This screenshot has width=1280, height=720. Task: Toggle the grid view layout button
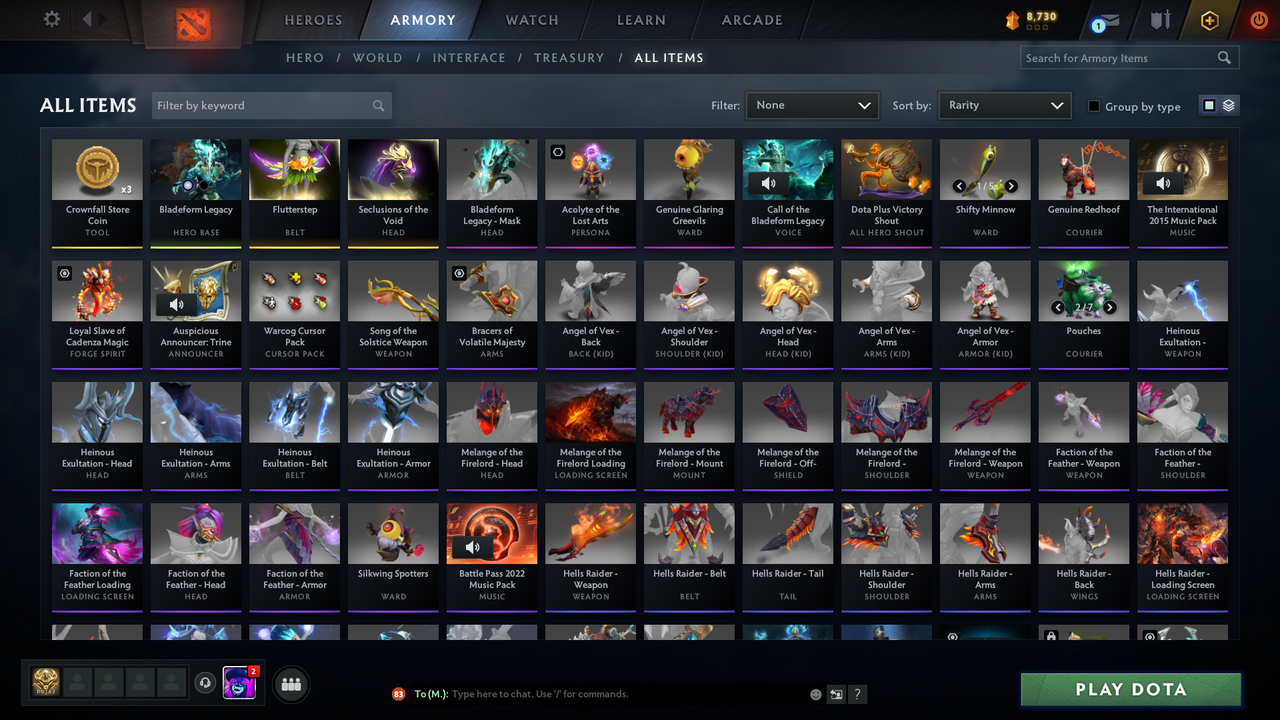click(x=1211, y=105)
